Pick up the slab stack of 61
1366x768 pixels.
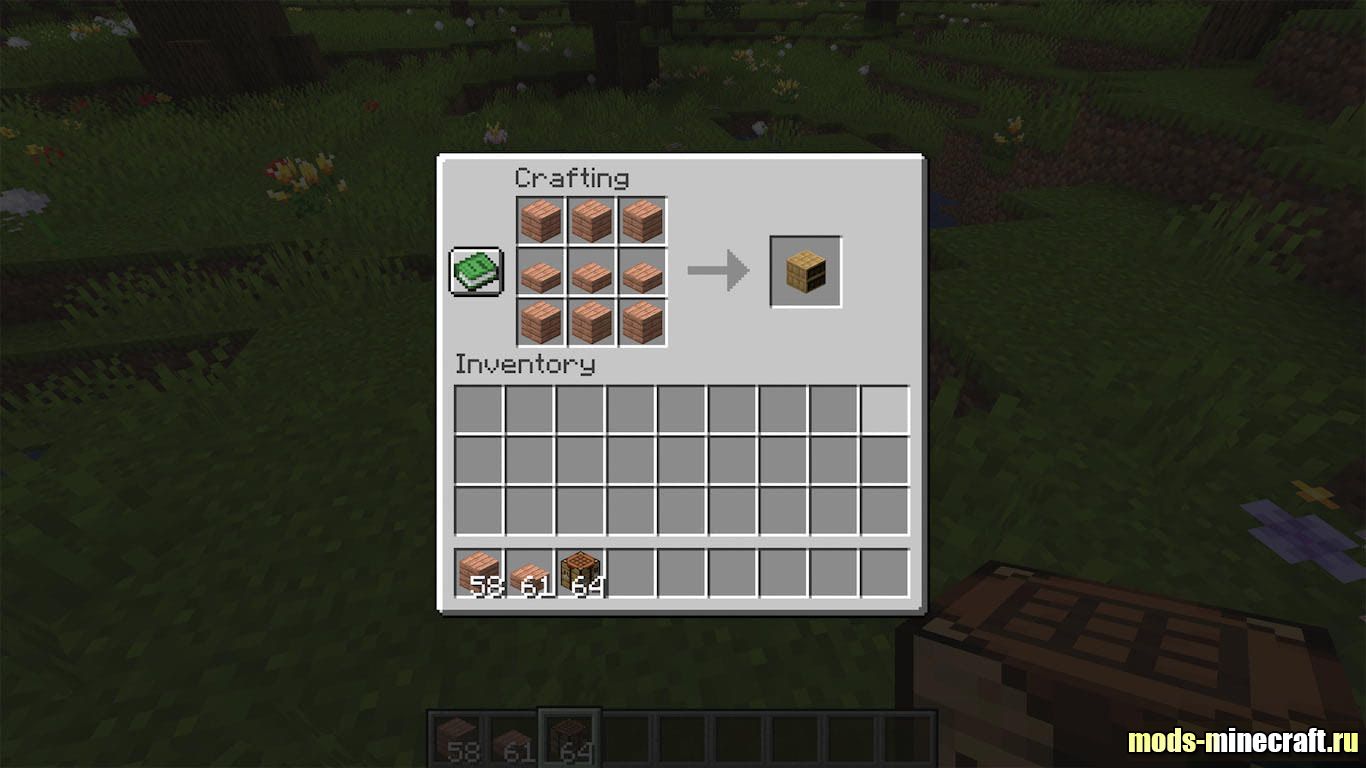[530, 574]
